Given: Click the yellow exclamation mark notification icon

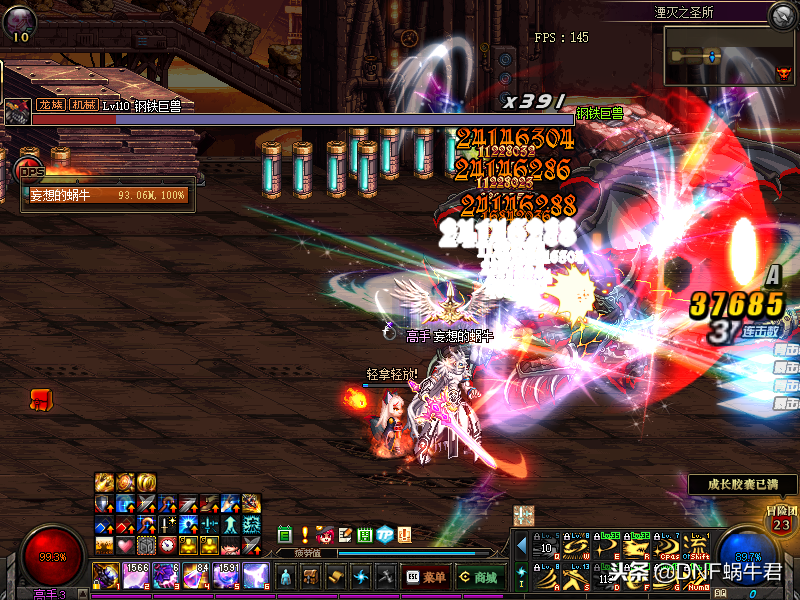Looking at the screenshot, I should 305,535.
